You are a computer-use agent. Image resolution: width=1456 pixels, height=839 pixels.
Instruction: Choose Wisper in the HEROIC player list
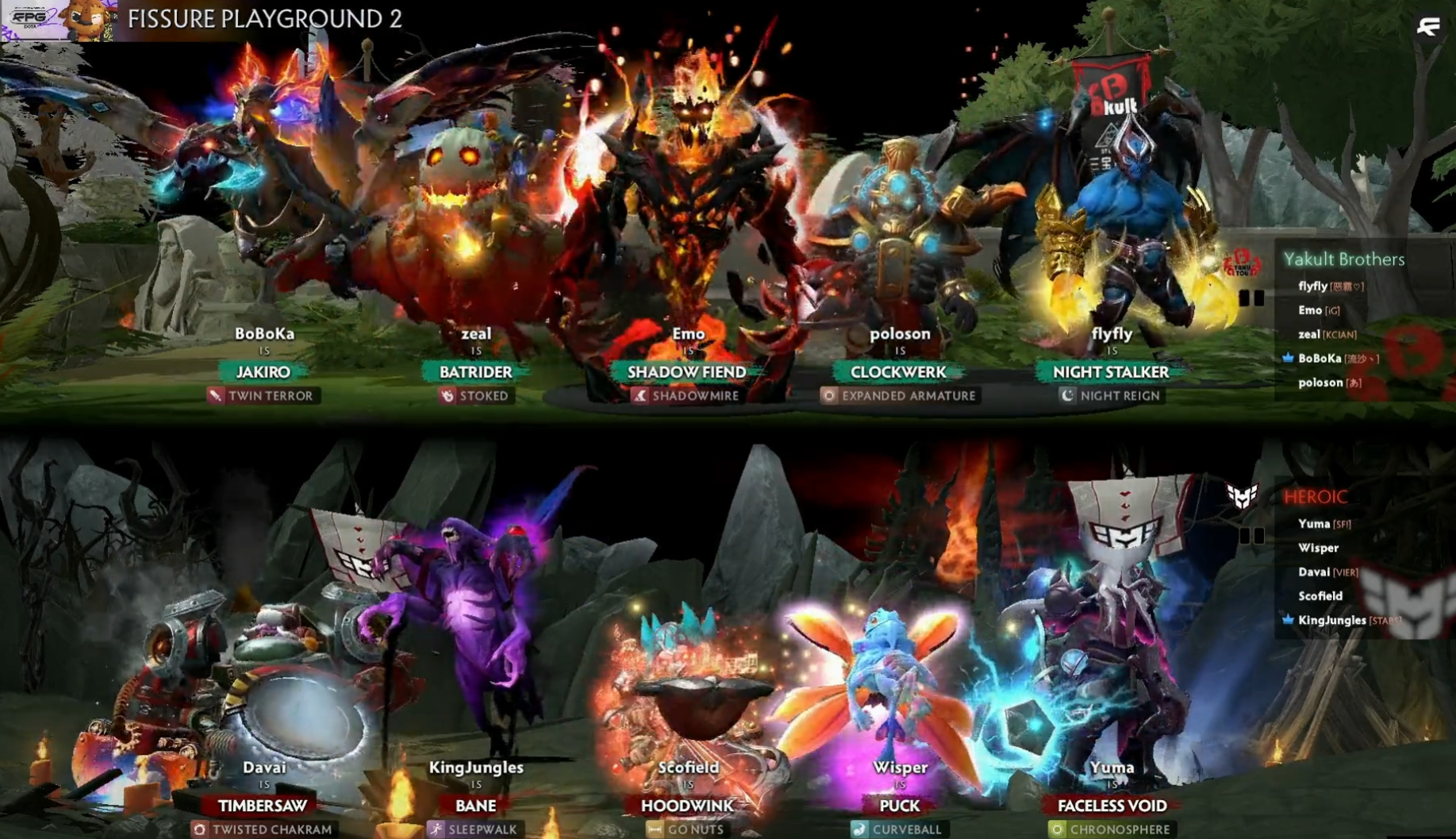tap(1318, 548)
